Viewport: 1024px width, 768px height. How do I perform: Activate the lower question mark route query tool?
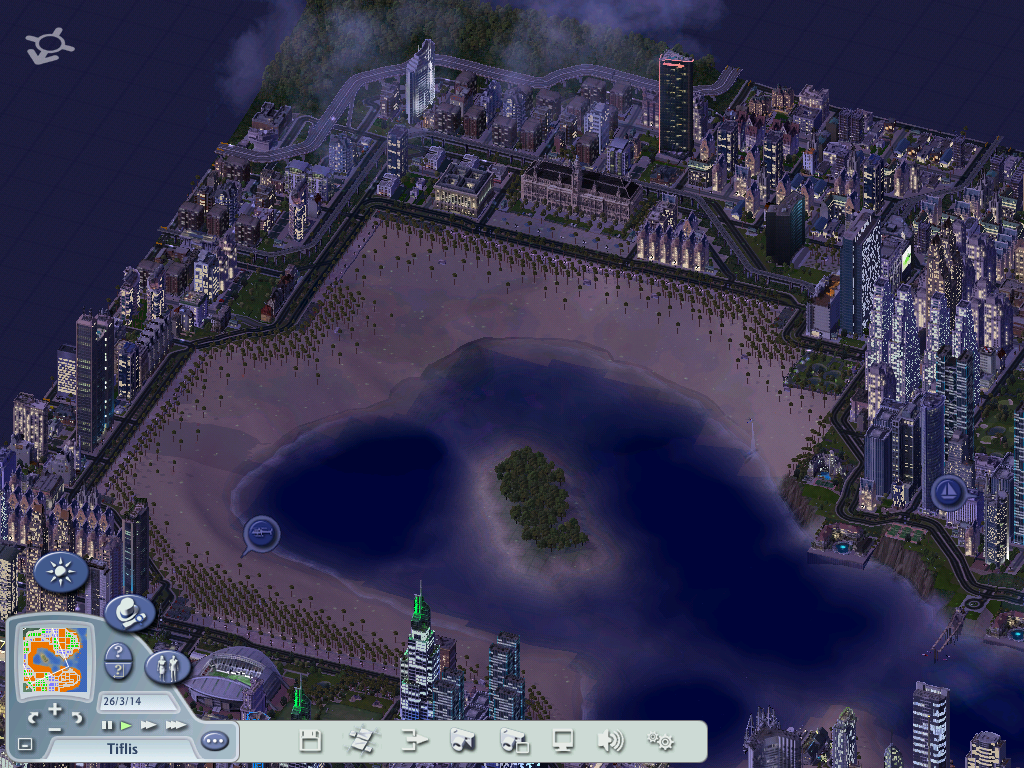[x=118, y=671]
